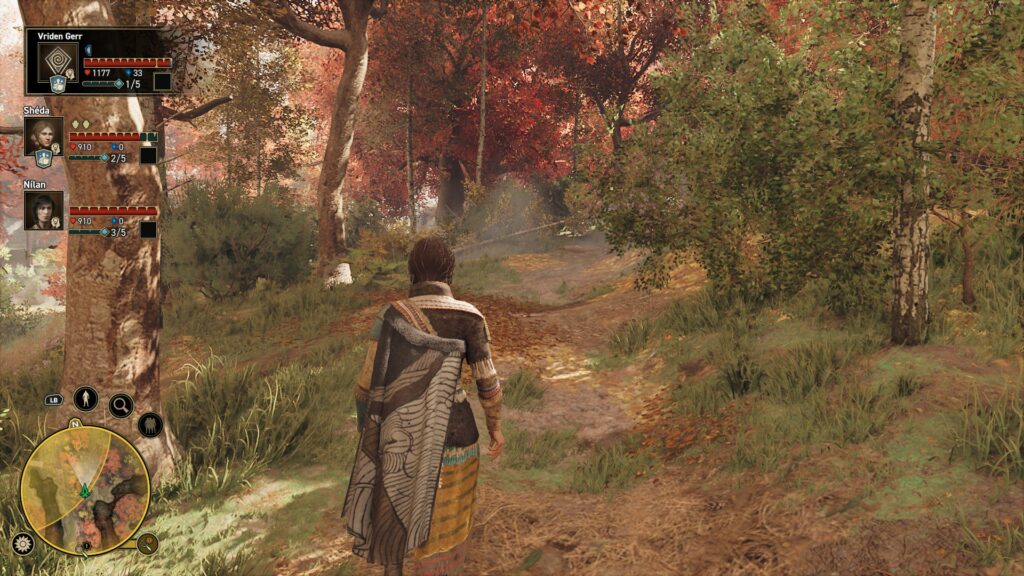The width and height of the screenshot is (1024, 576).
Task: Click the shield badge on Shéda's portrait
Action: pyautogui.click(x=43, y=158)
